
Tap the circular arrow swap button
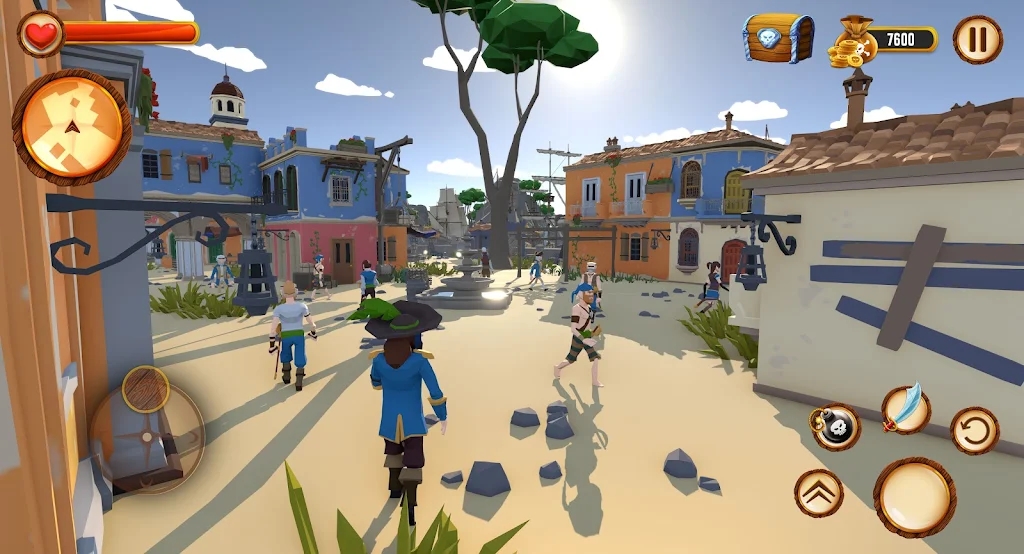pos(974,431)
